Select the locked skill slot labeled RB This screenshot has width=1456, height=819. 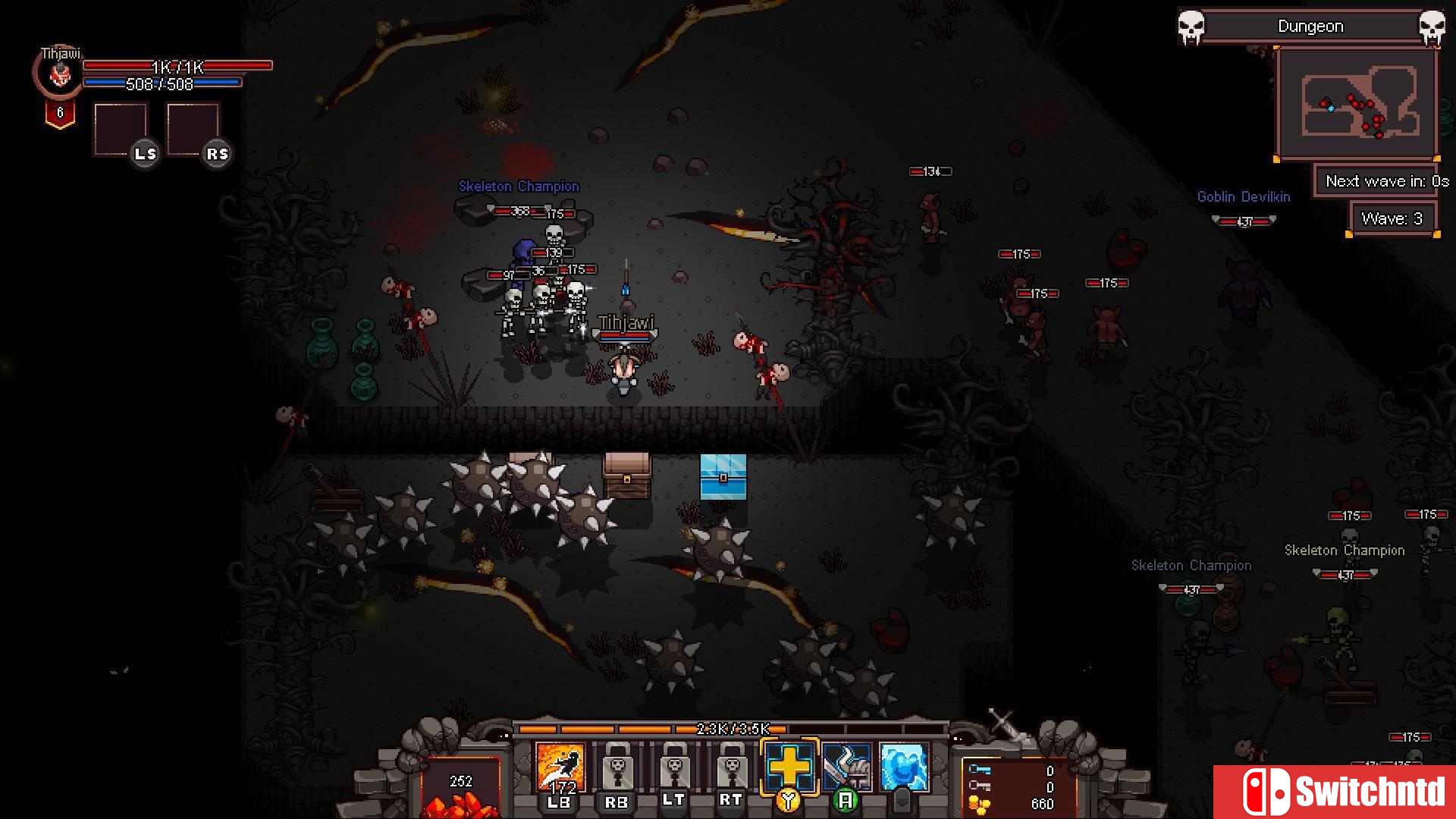tap(617, 767)
